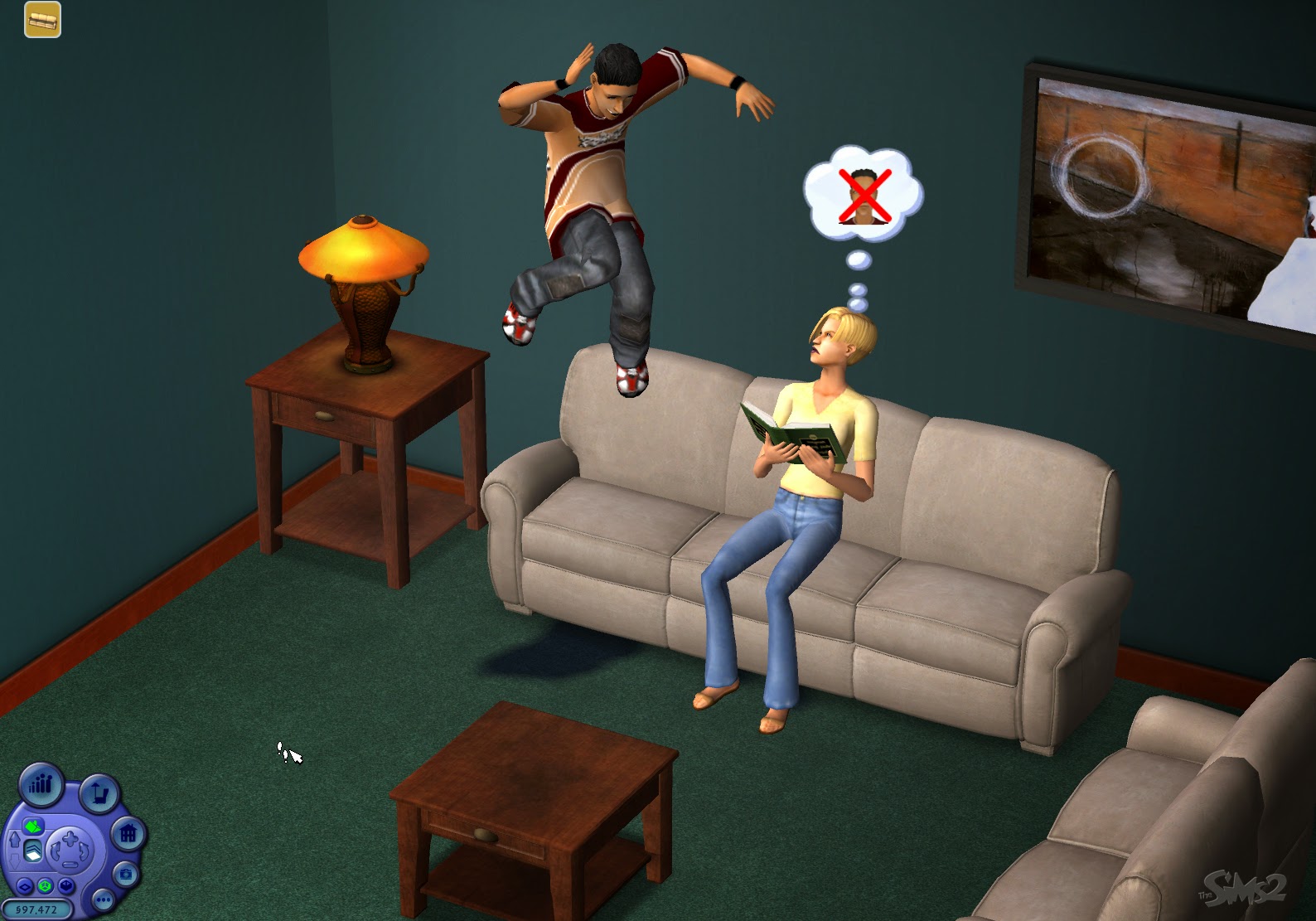This screenshot has height=921, width=1316.
Task: Take a snapshot with the camera icon
Action: 126,874
